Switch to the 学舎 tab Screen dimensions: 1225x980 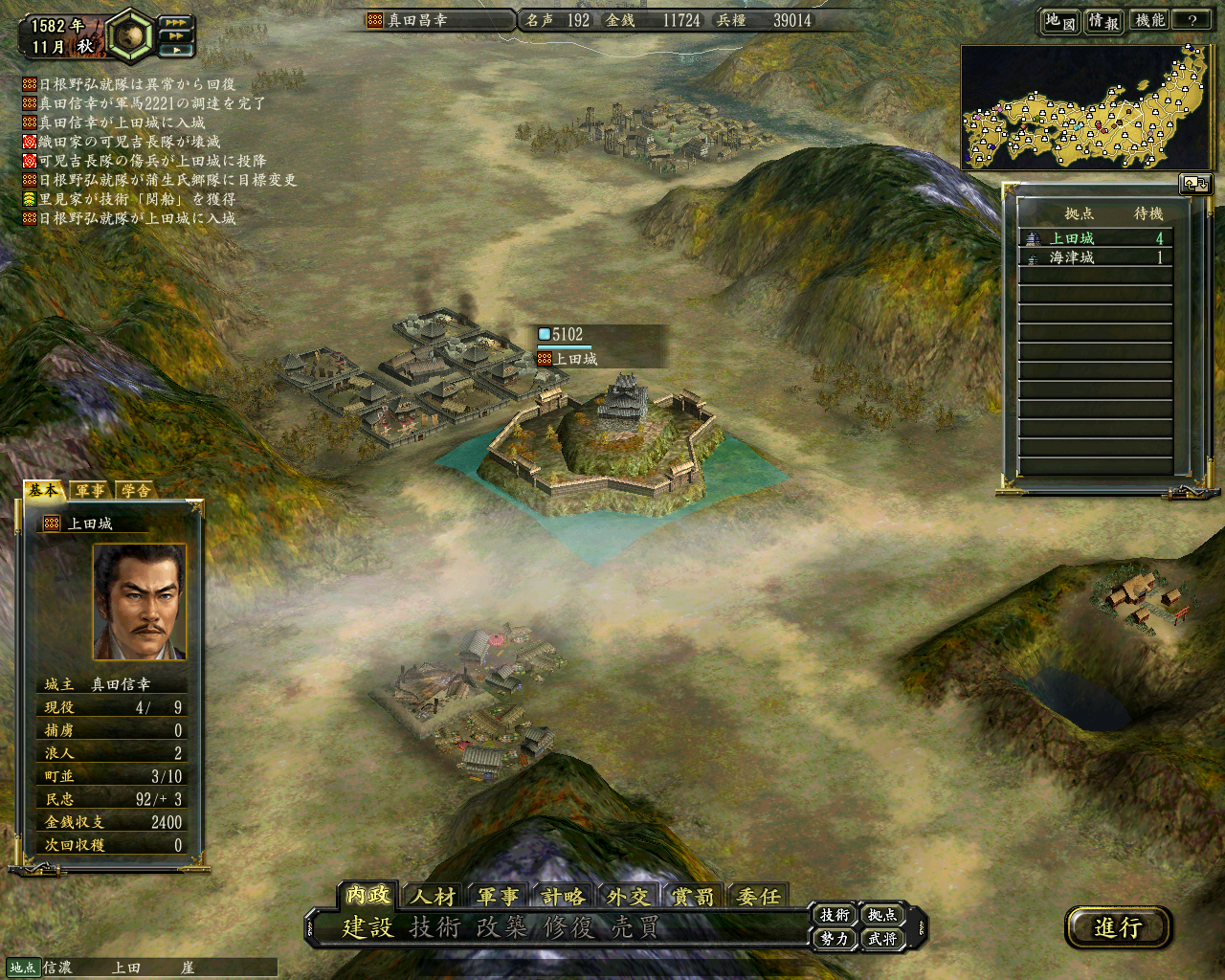tap(136, 490)
